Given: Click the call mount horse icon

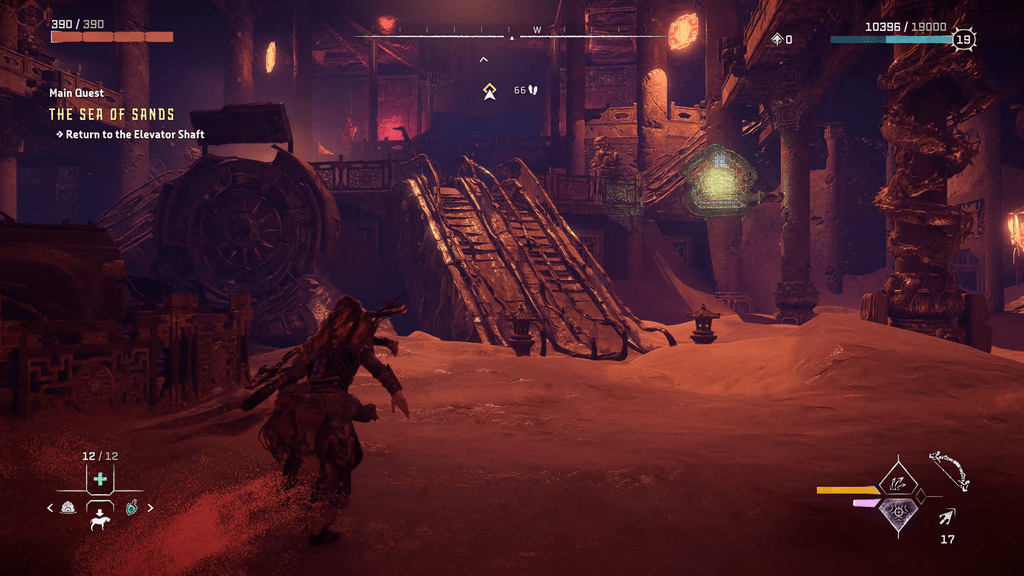Looking at the screenshot, I should [100, 520].
